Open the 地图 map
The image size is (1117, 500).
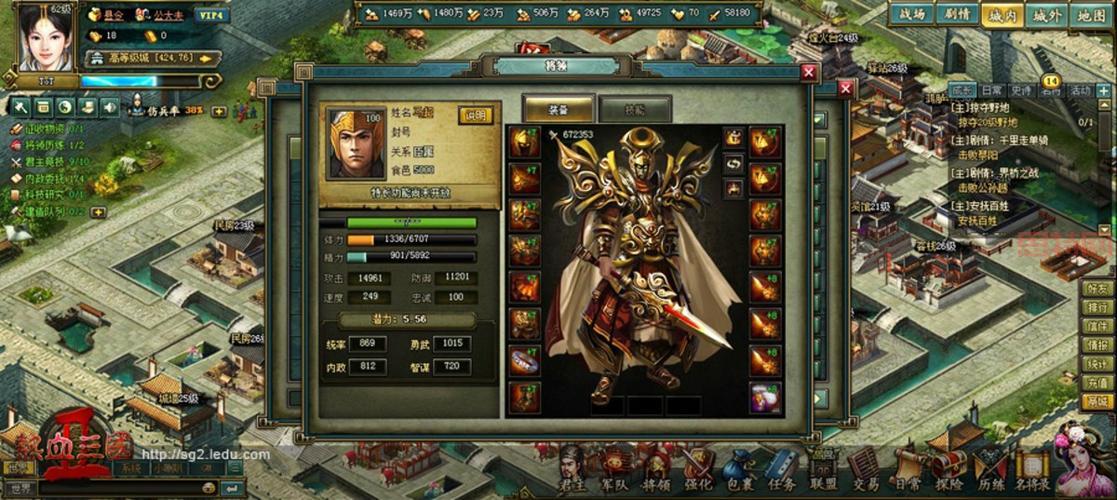1091,15
